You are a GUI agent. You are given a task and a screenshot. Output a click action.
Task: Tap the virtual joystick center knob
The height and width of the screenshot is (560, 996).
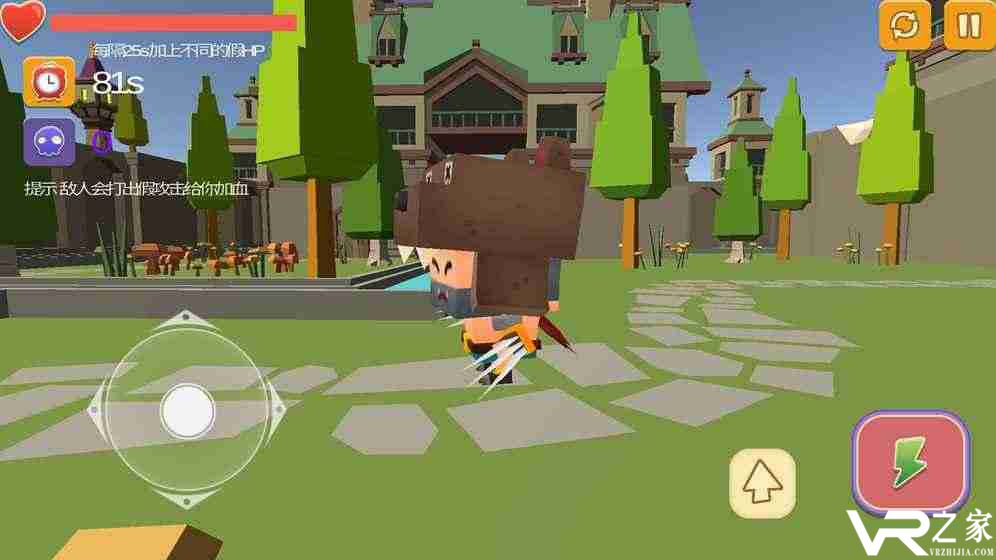point(187,410)
